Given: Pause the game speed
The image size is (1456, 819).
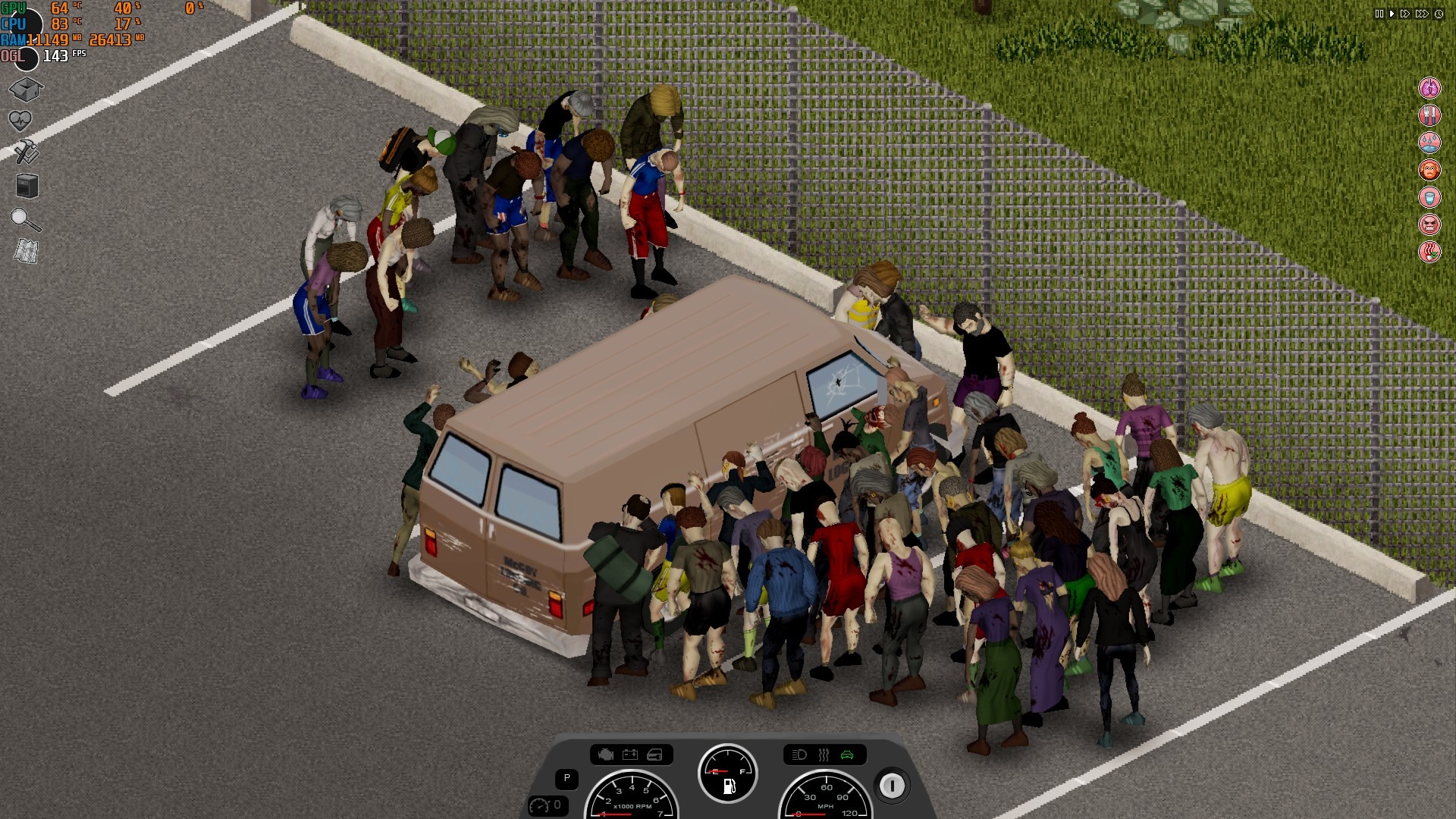Looking at the screenshot, I should [1379, 14].
